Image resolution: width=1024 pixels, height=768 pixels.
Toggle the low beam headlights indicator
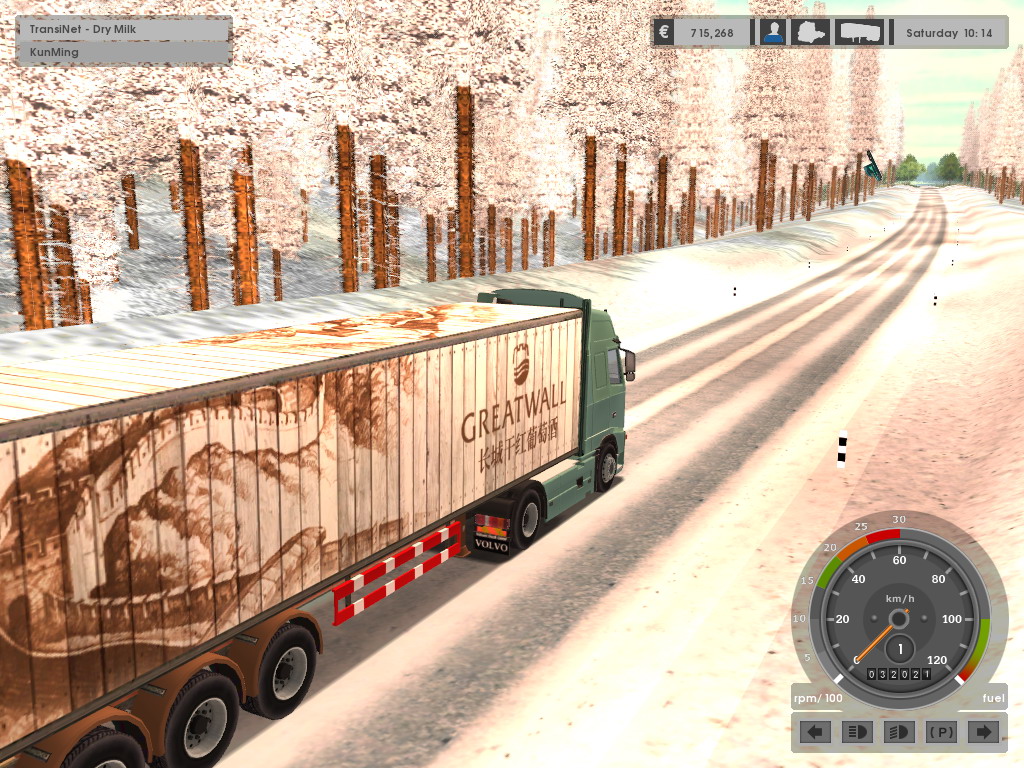pos(898,732)
